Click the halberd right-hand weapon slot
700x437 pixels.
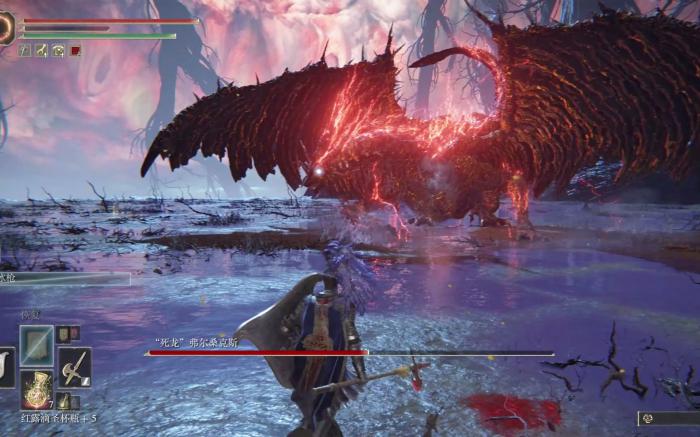74,367
